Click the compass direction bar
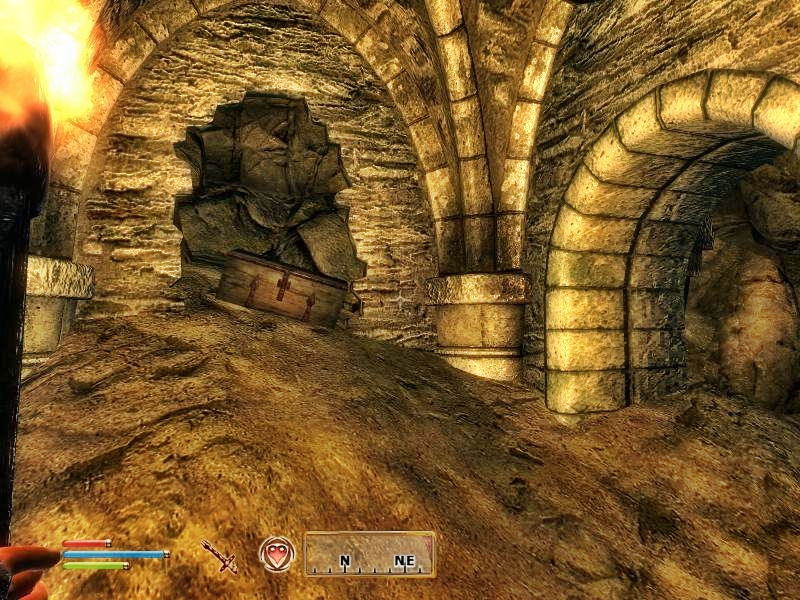The image size is (800, 600). 369,554
